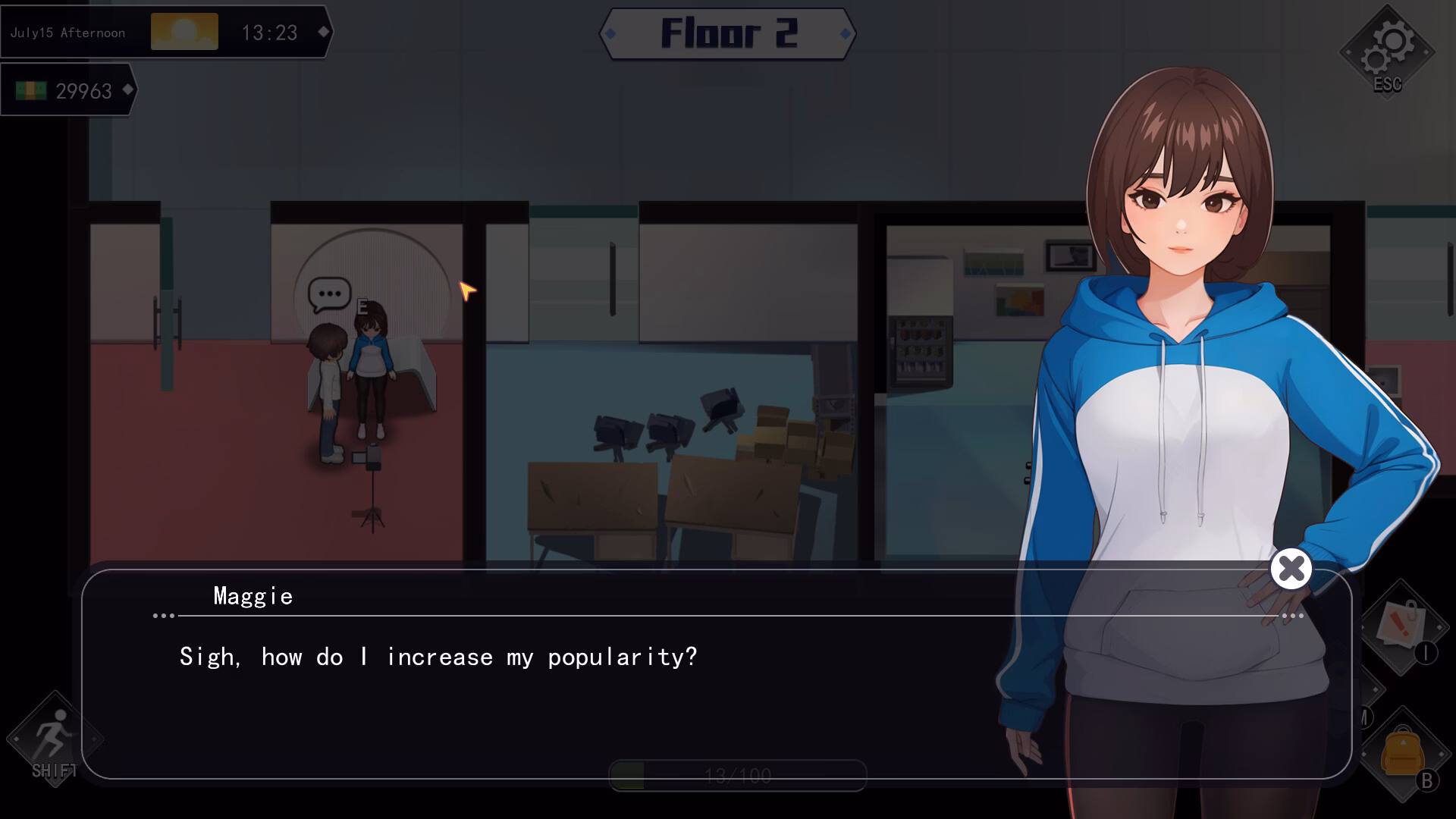Click the July15 Afternoon date label
1456x819 pixels.
[x=68, y=32]
